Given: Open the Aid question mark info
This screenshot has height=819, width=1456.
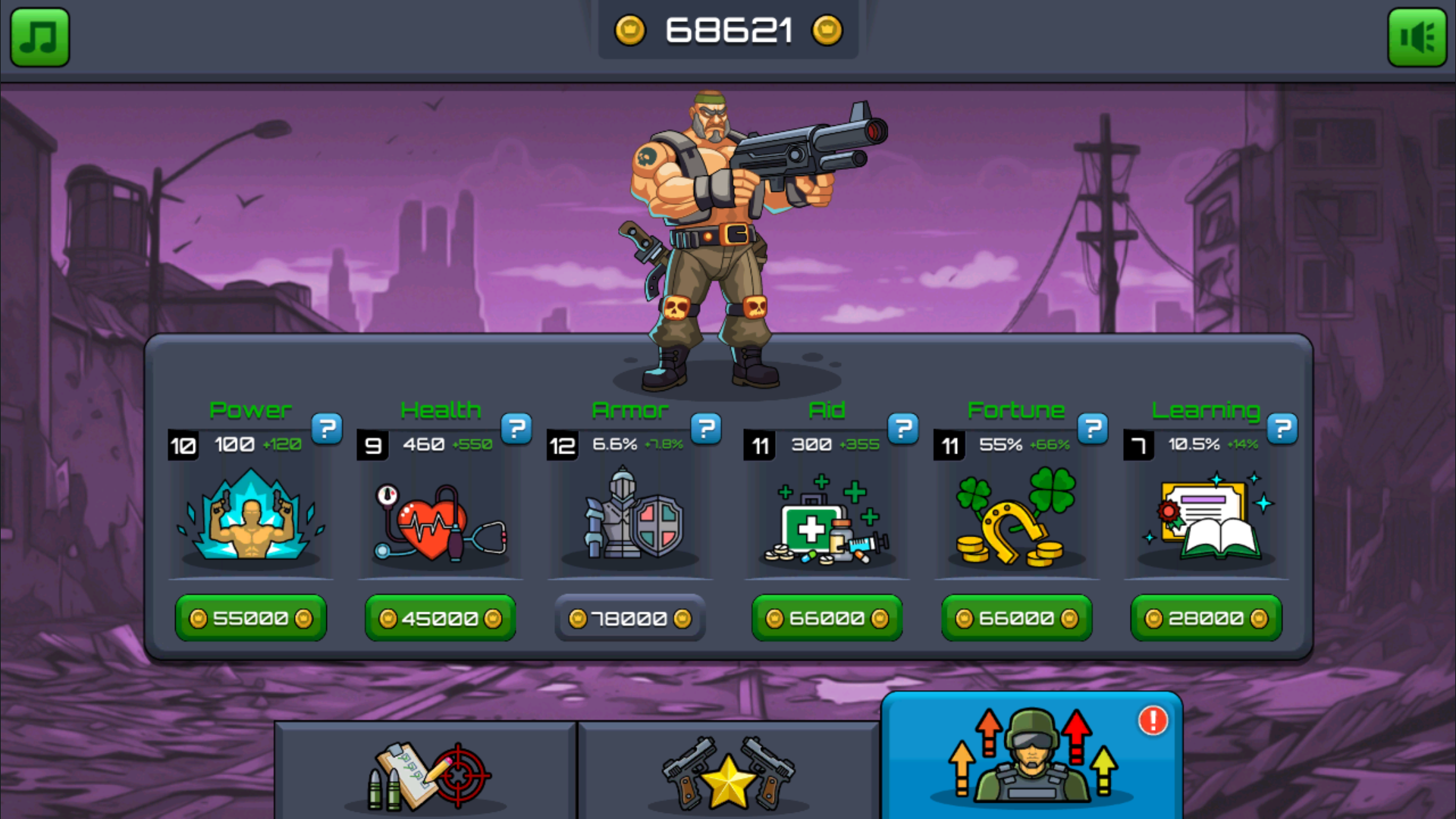Looking at the screenshot, I should 903,429.
